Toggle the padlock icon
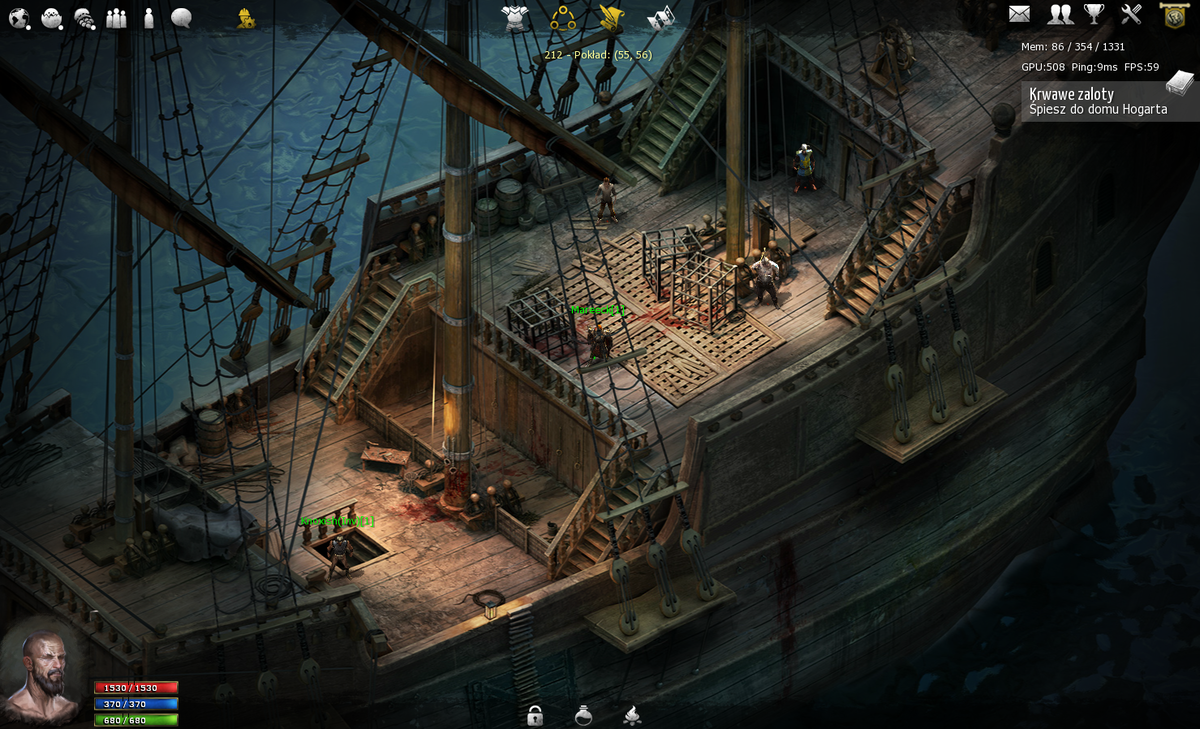Viewport: 1200px width, 729px height. (535, 715)
